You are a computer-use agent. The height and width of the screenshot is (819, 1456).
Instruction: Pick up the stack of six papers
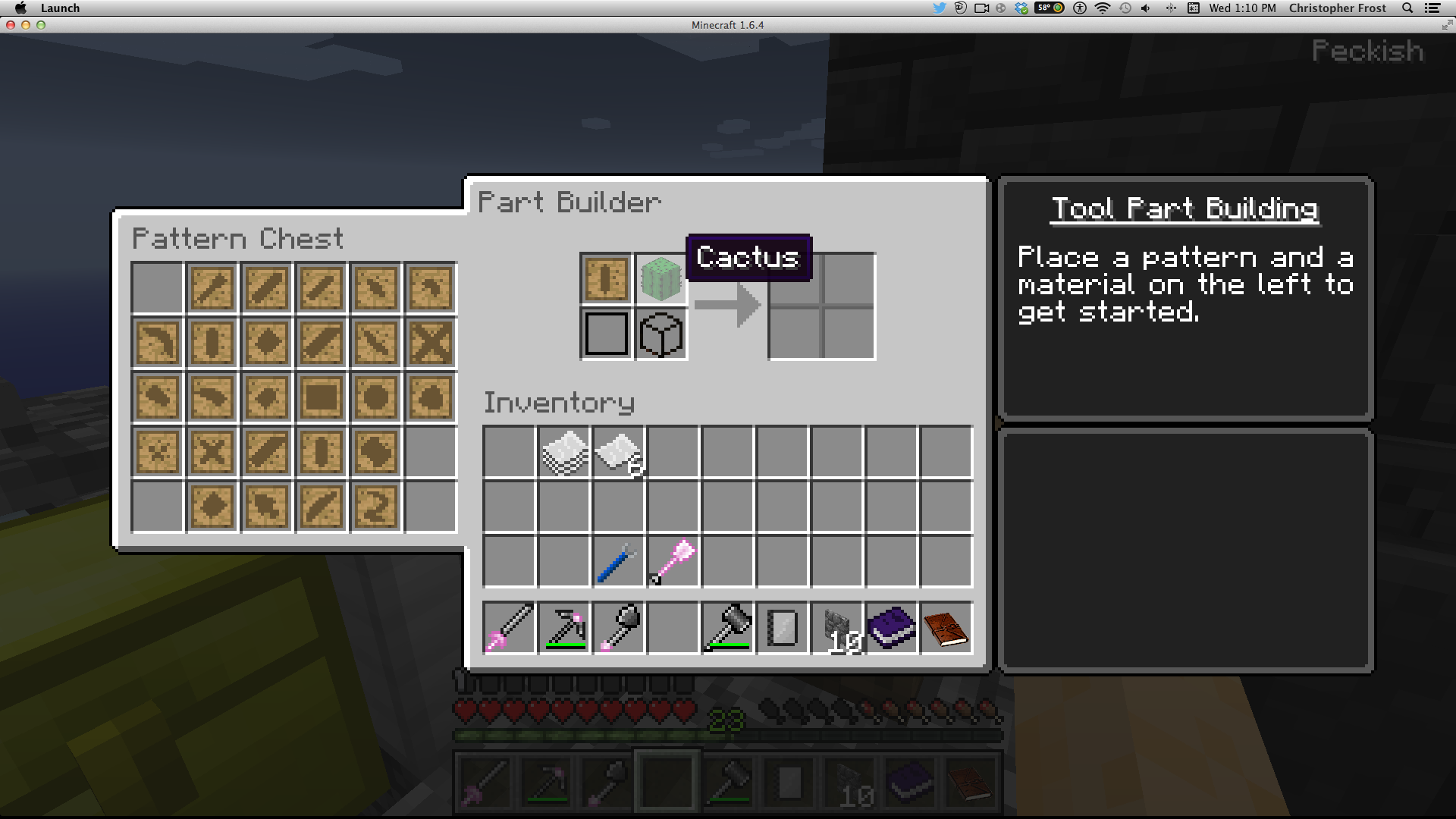(619, 453)
